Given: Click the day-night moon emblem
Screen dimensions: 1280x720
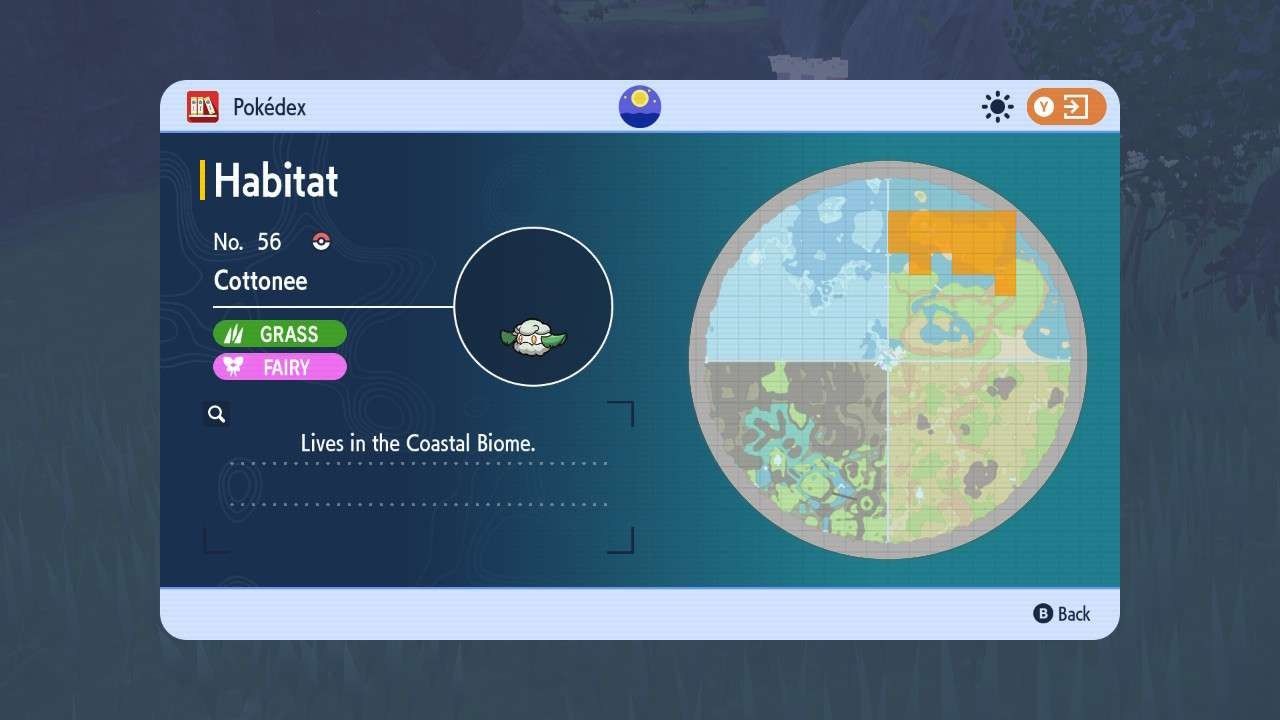Looking at the screenshot, I should point(640,107).
